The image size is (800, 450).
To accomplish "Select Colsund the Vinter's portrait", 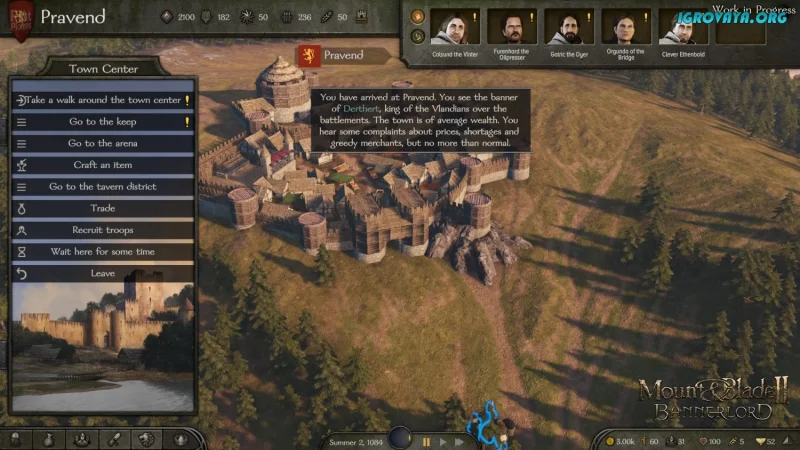I will 455,27.
